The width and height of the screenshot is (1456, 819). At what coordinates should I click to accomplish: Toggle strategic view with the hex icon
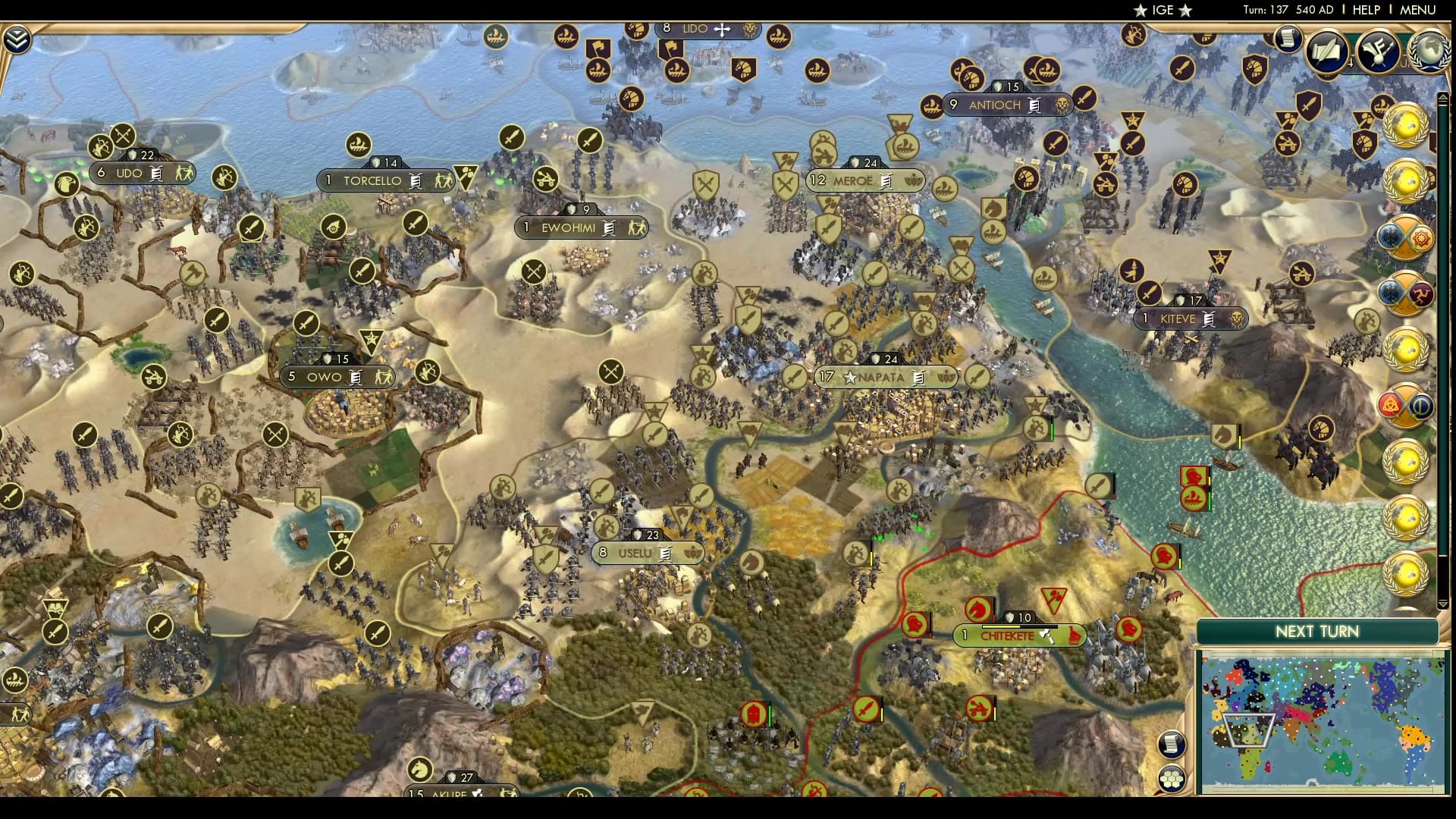tap(1172, 776)
